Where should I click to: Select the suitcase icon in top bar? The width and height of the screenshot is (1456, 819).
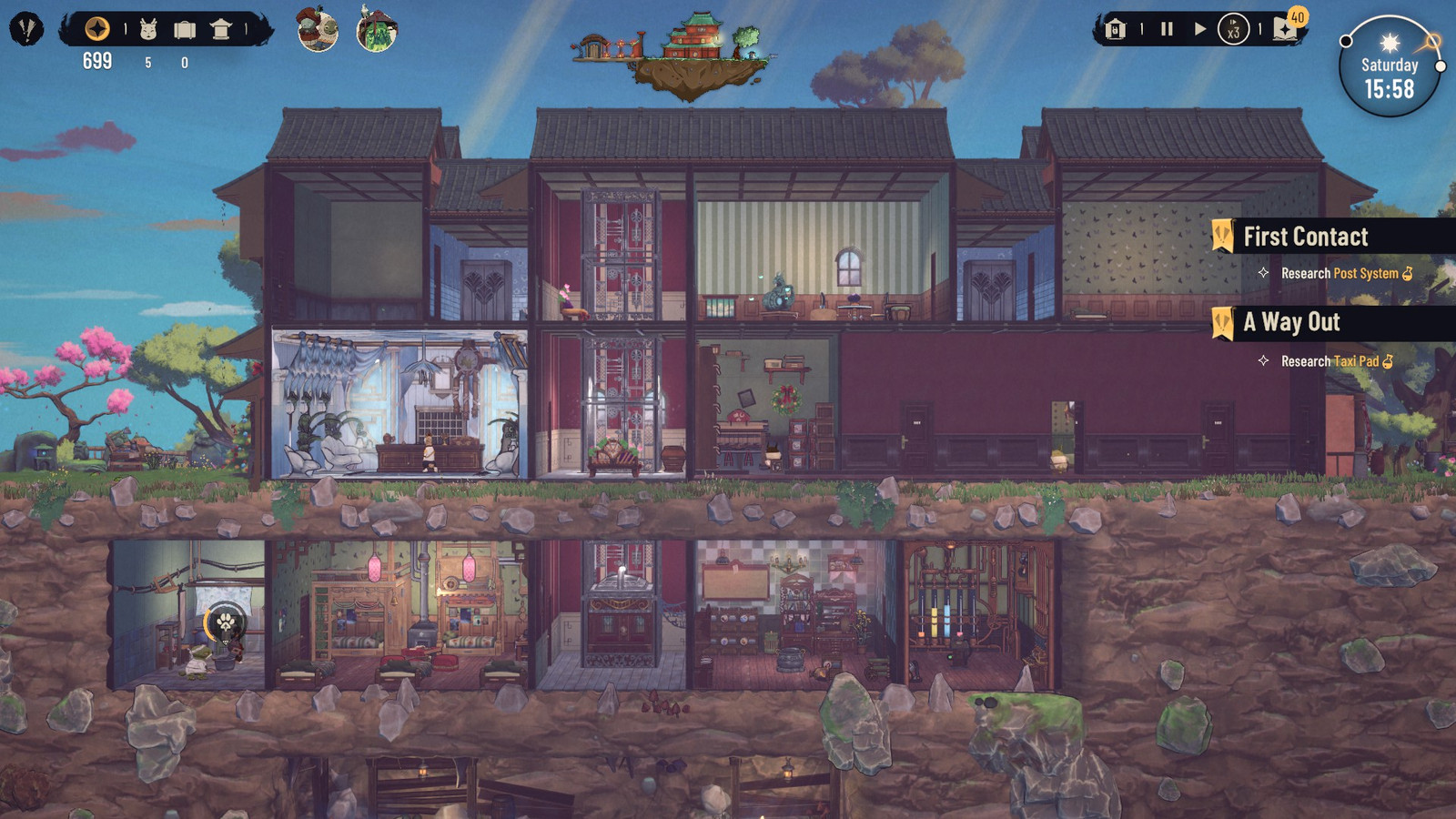tap(185, 30)
